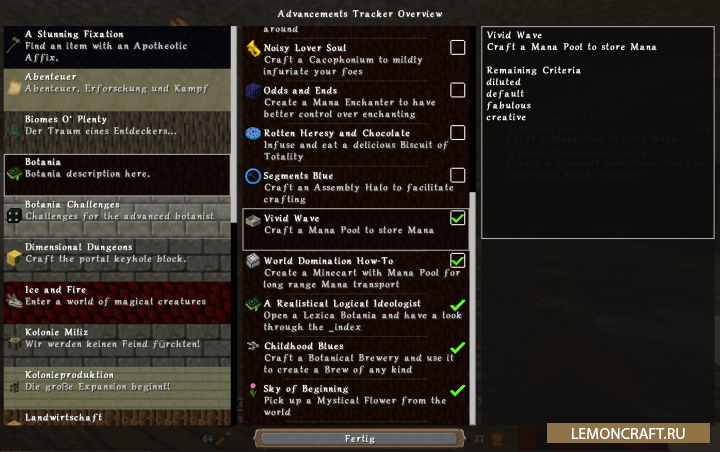Toggle the Noisy Lover Soul checkbox
This screenshot has height=452, width=720.
(x=457, y=48)
